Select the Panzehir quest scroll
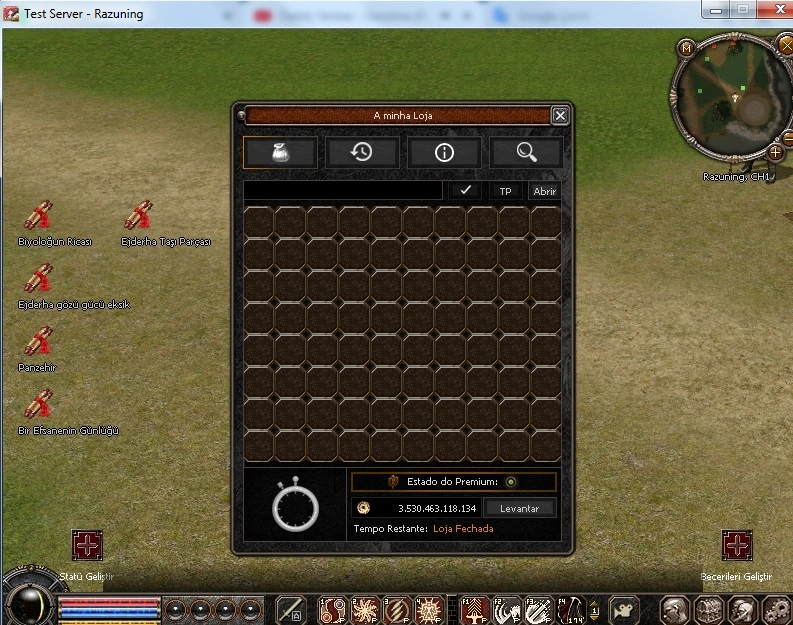The image size is (793, 625). [39, 342]
